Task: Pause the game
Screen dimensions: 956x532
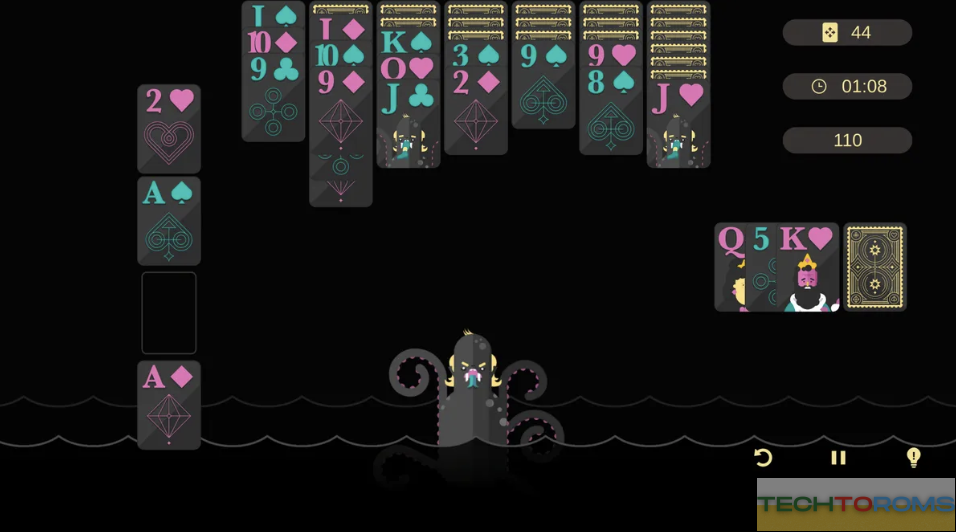Action: (838, 458)
